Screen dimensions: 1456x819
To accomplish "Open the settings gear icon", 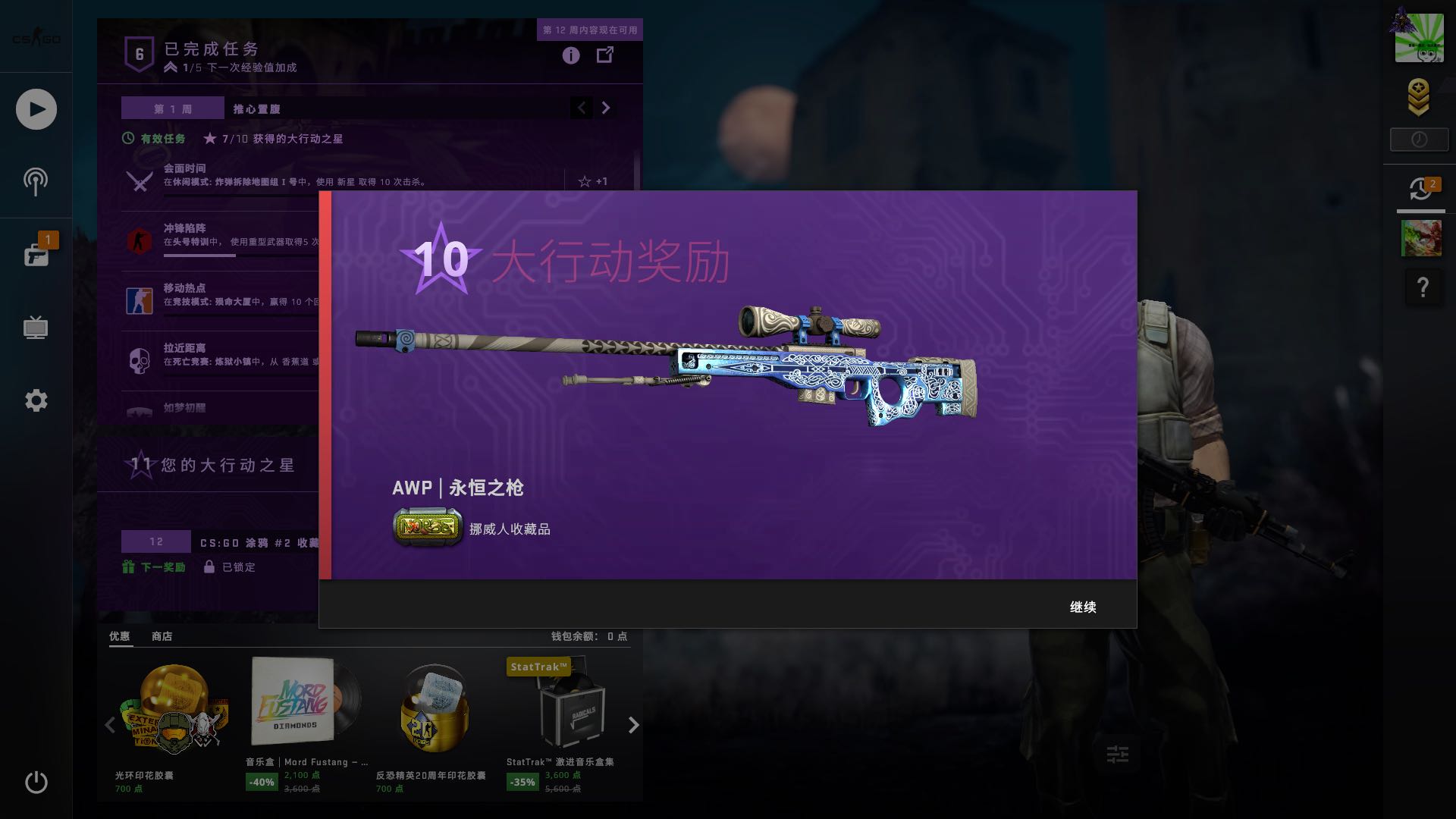I will pos(36,400).
